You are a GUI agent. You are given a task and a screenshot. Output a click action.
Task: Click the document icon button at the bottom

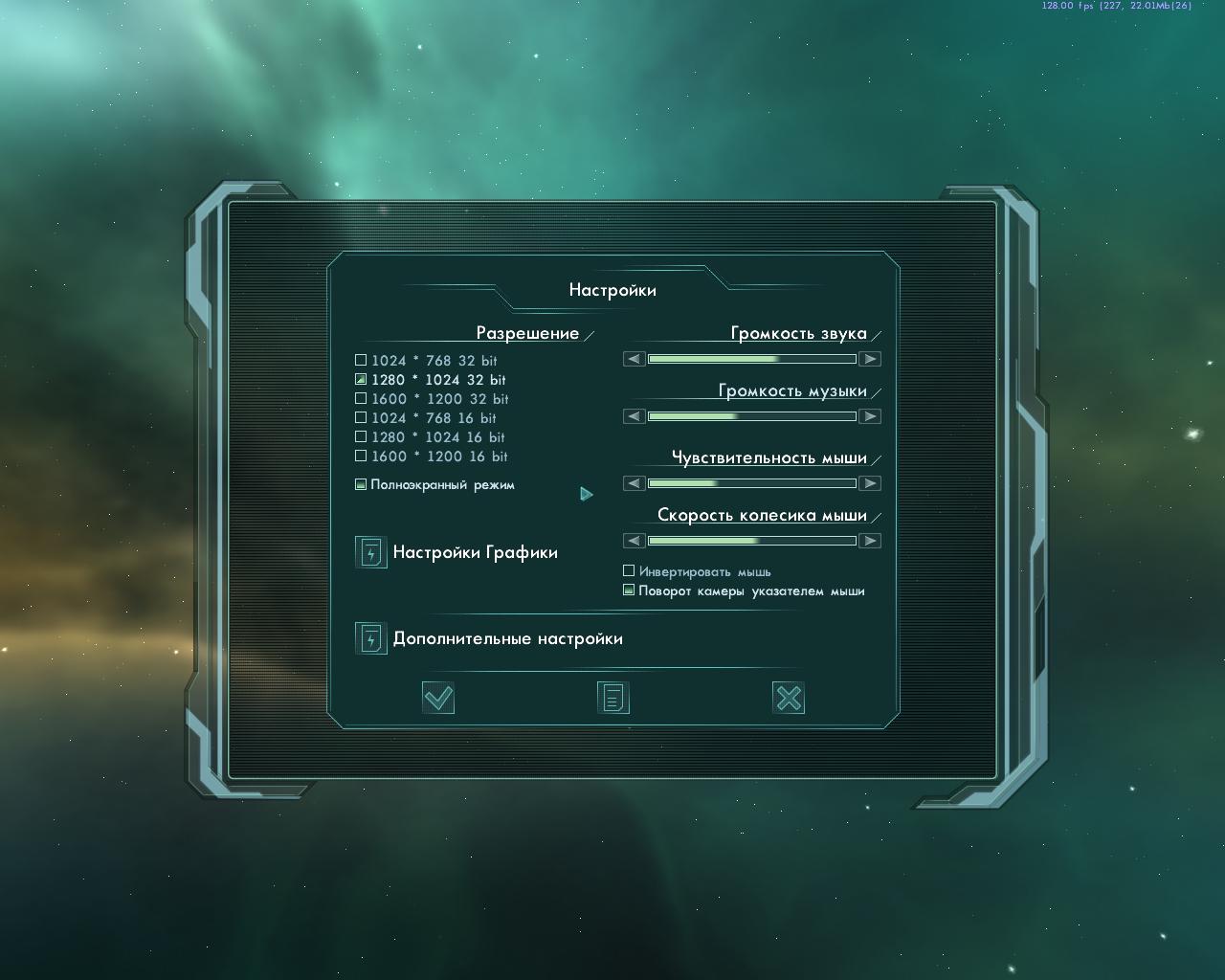(x=613, y=698)
